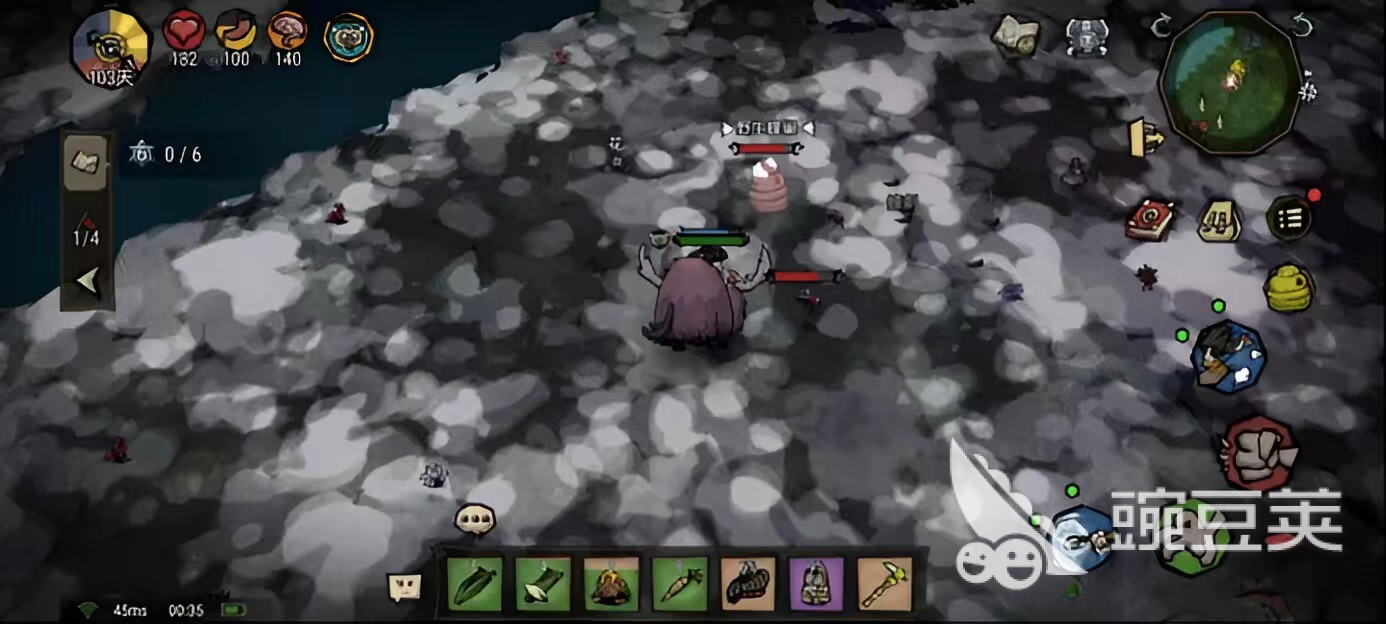
Task: Rotate camera with the right arrow by minimap
Action: tap(1302, 26)
